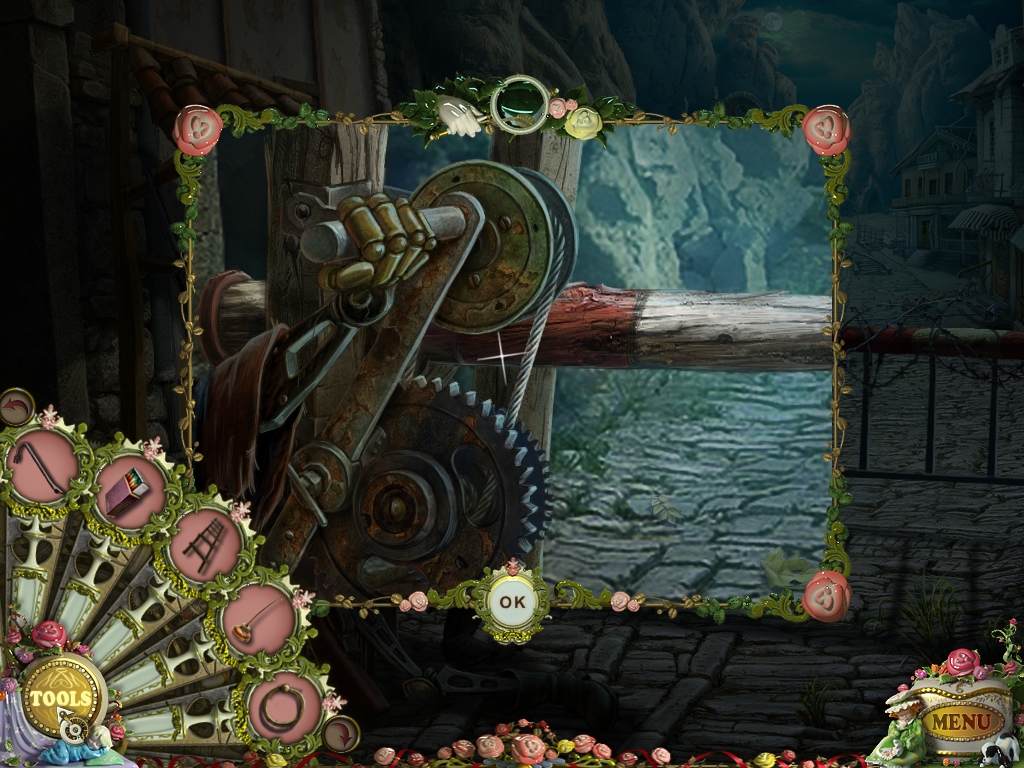Click the inventory back arrow above the crowbar
1024x768 pixels.
17,406
